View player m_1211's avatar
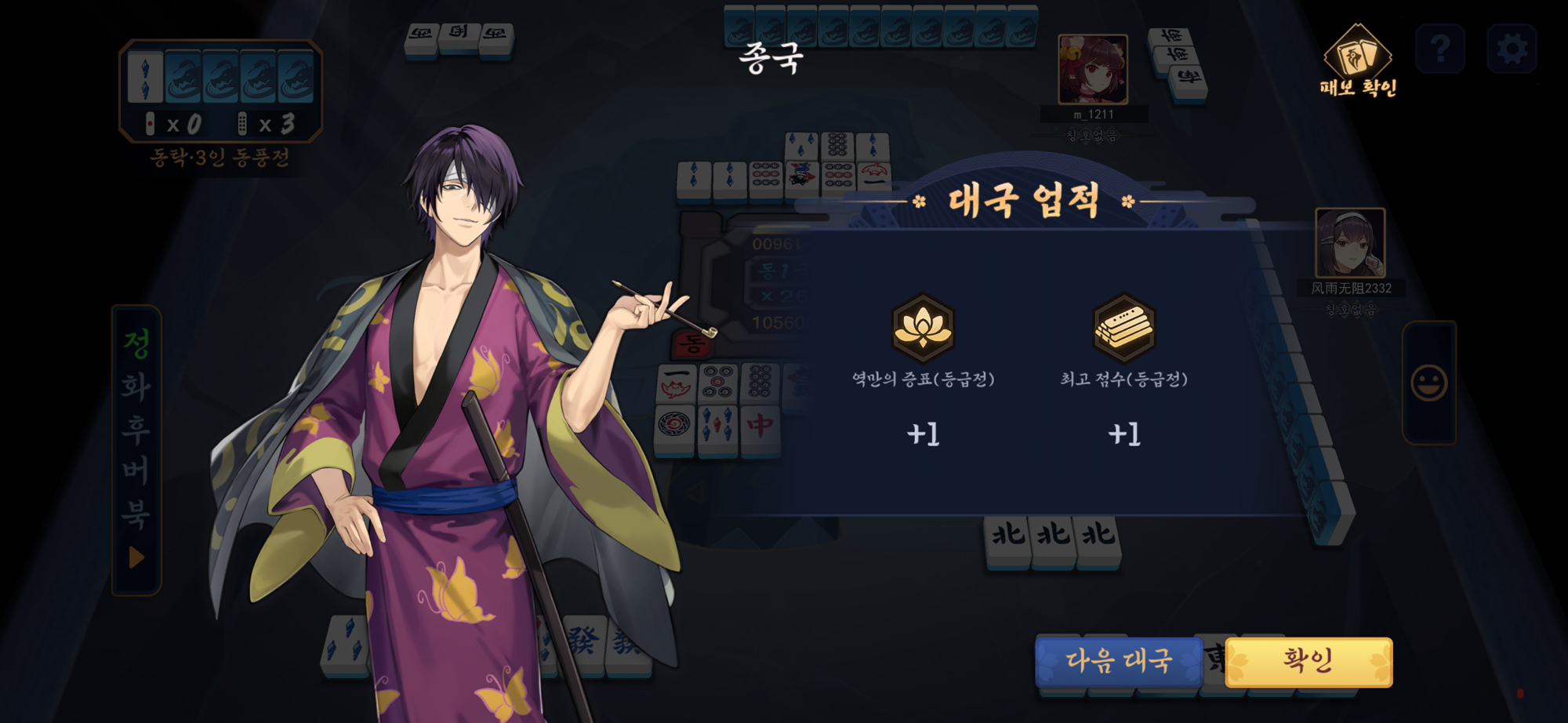1568x723 pixels. pyautogui.click(x=1092, y=69)
